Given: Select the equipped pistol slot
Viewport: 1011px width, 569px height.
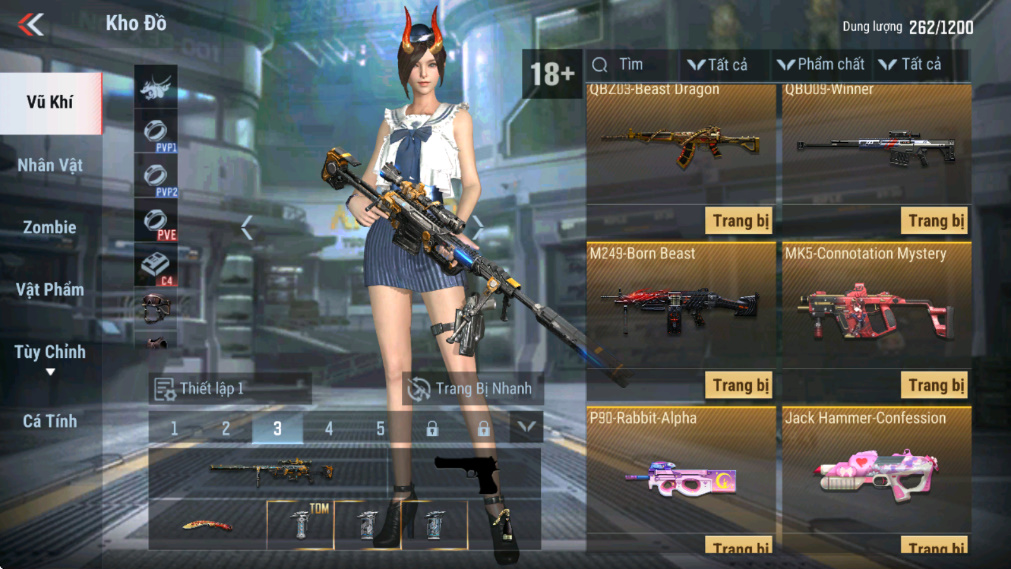Looking at the screenshot, I should coord(468,473).
